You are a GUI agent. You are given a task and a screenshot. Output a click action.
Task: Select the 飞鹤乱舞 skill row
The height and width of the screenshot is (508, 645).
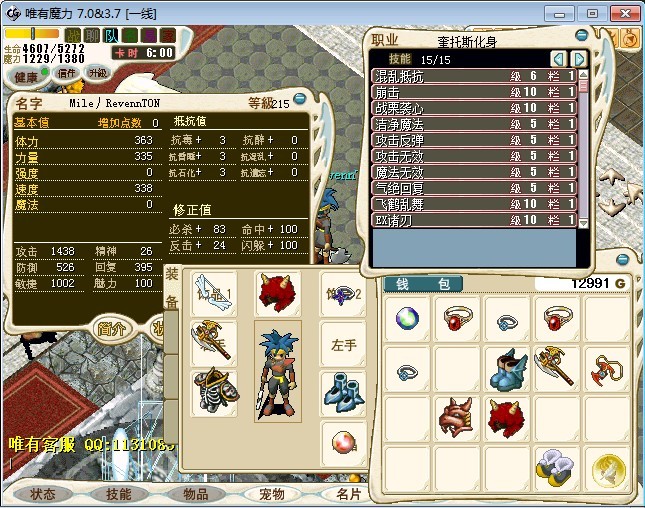pyautogui.click(x=472, y=203)
